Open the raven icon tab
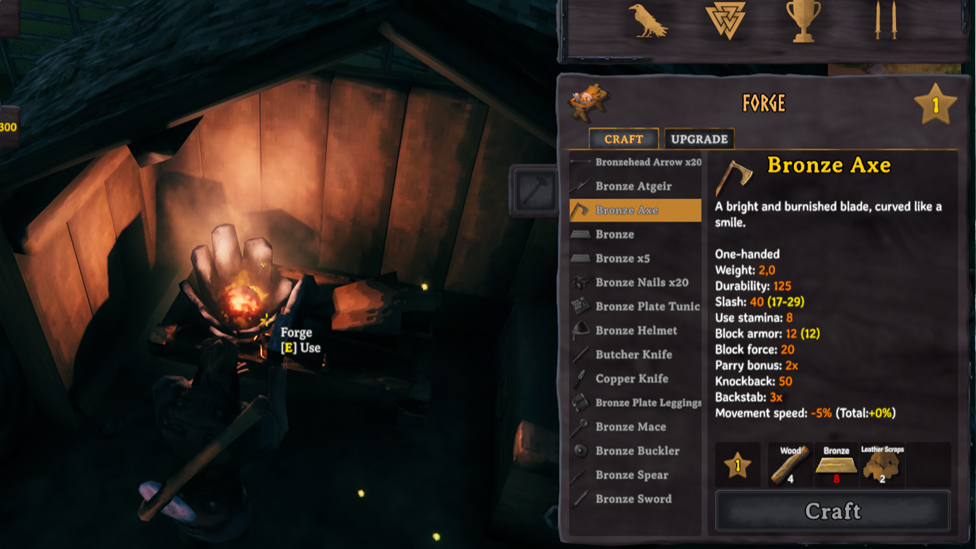This screenshot has width=976, height=549. [x=648, y=21]
